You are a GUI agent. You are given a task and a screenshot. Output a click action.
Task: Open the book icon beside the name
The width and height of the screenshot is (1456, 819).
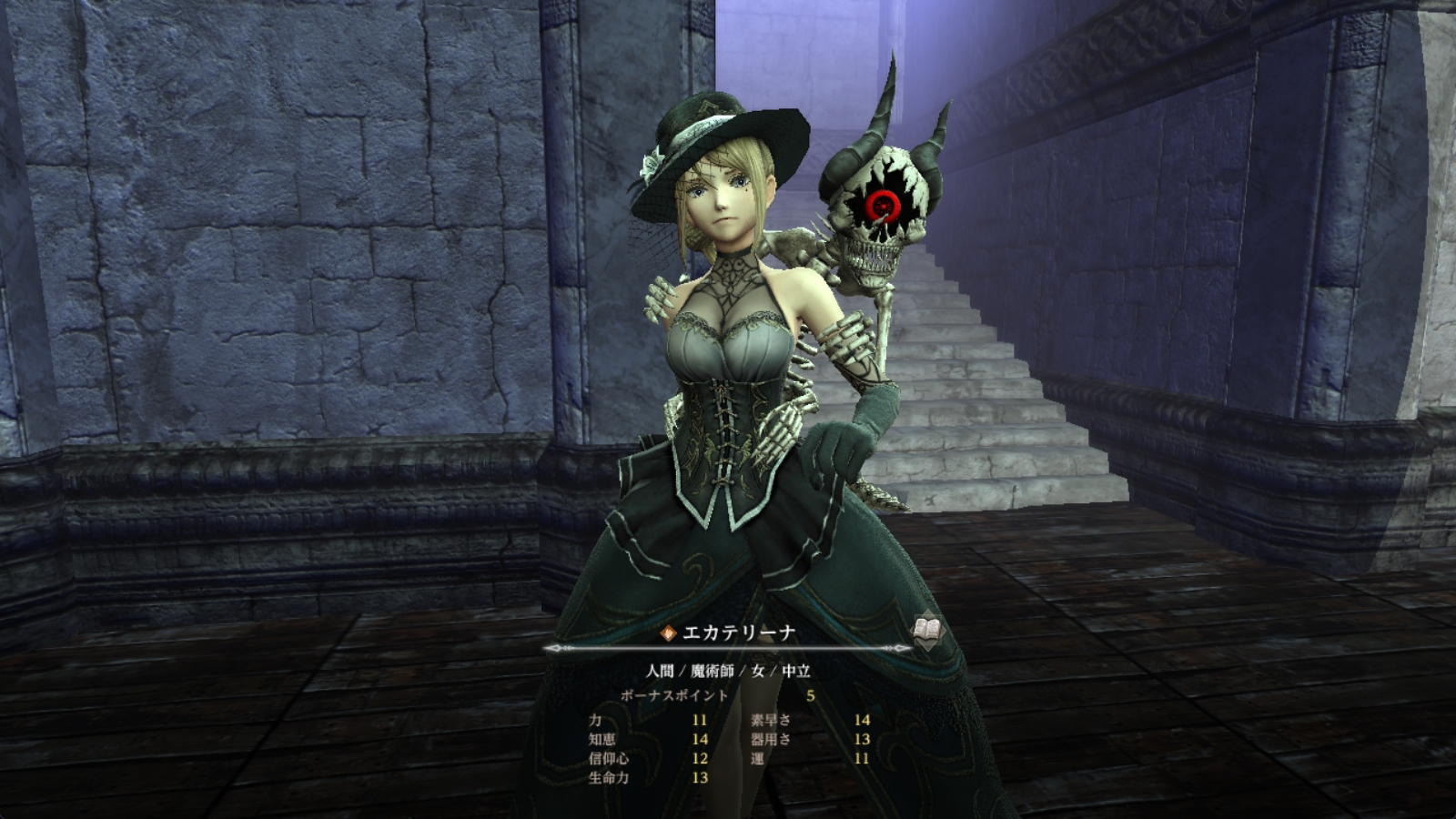coord(927,630)
